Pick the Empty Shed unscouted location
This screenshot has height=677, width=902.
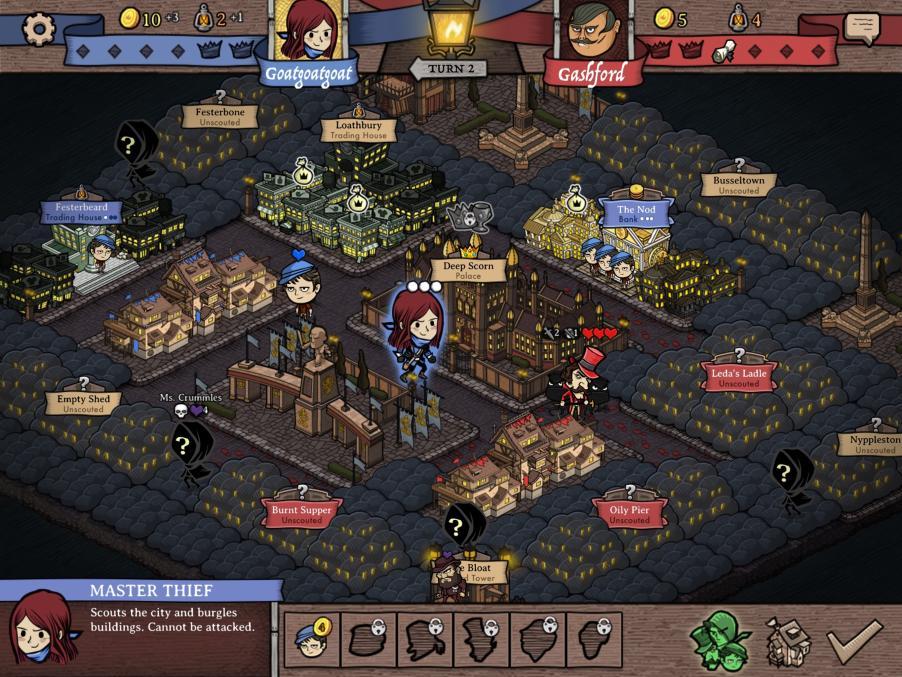(x=83, y=403)
